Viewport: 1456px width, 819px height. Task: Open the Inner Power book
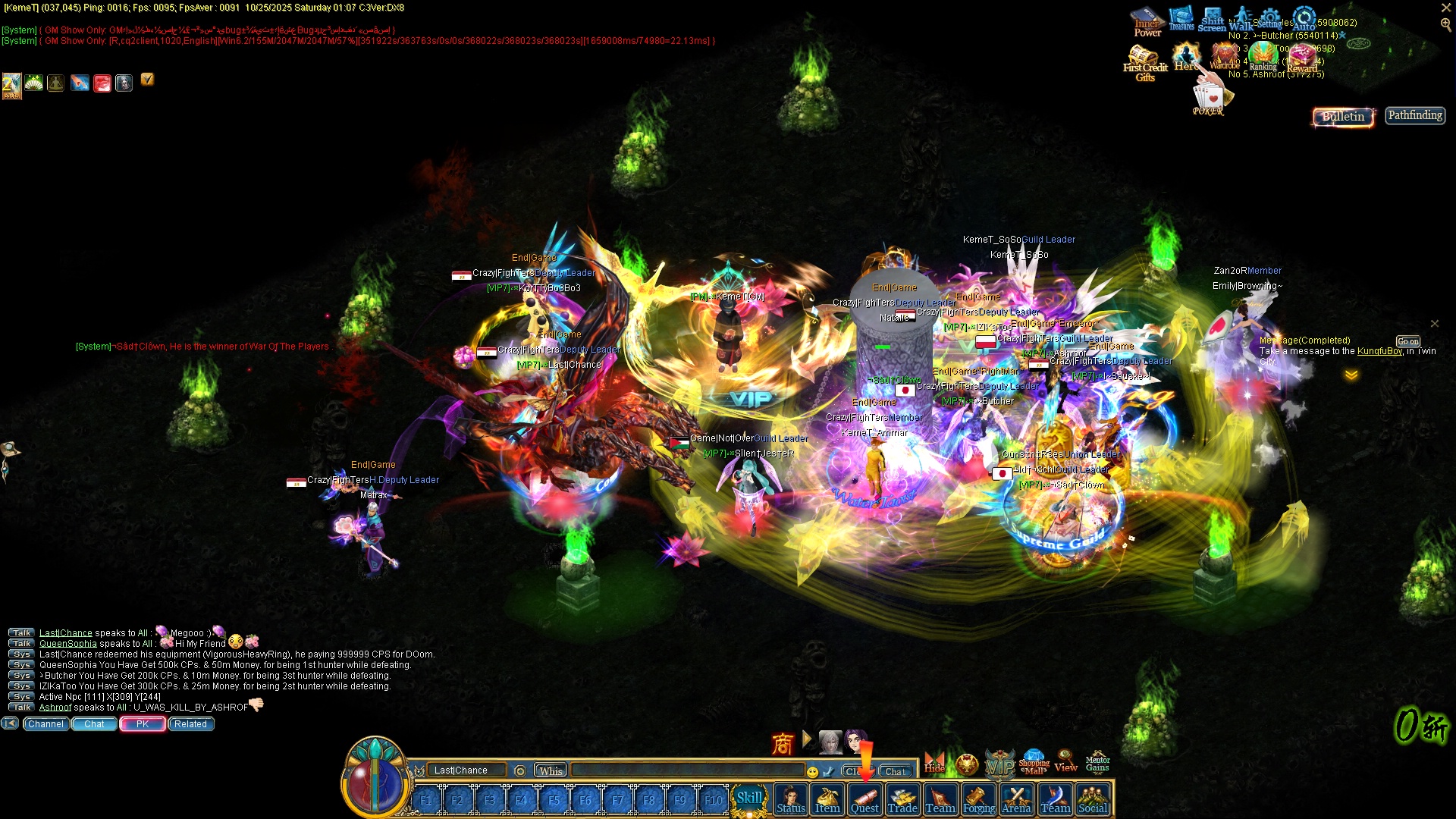coord(1147,21)
